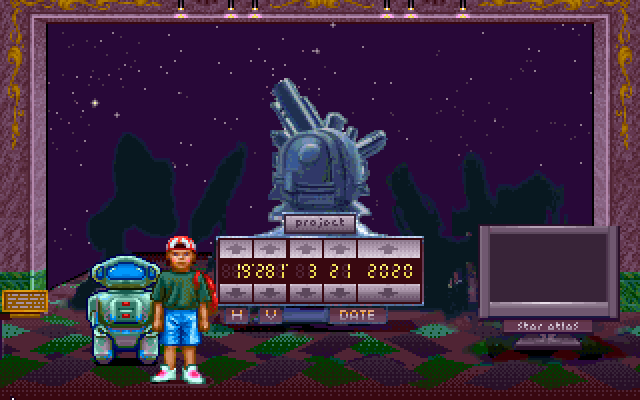Screen dimensions: 640x400
Task: Decrease the year 2020 with its down arrow
Action: [391, 292]
